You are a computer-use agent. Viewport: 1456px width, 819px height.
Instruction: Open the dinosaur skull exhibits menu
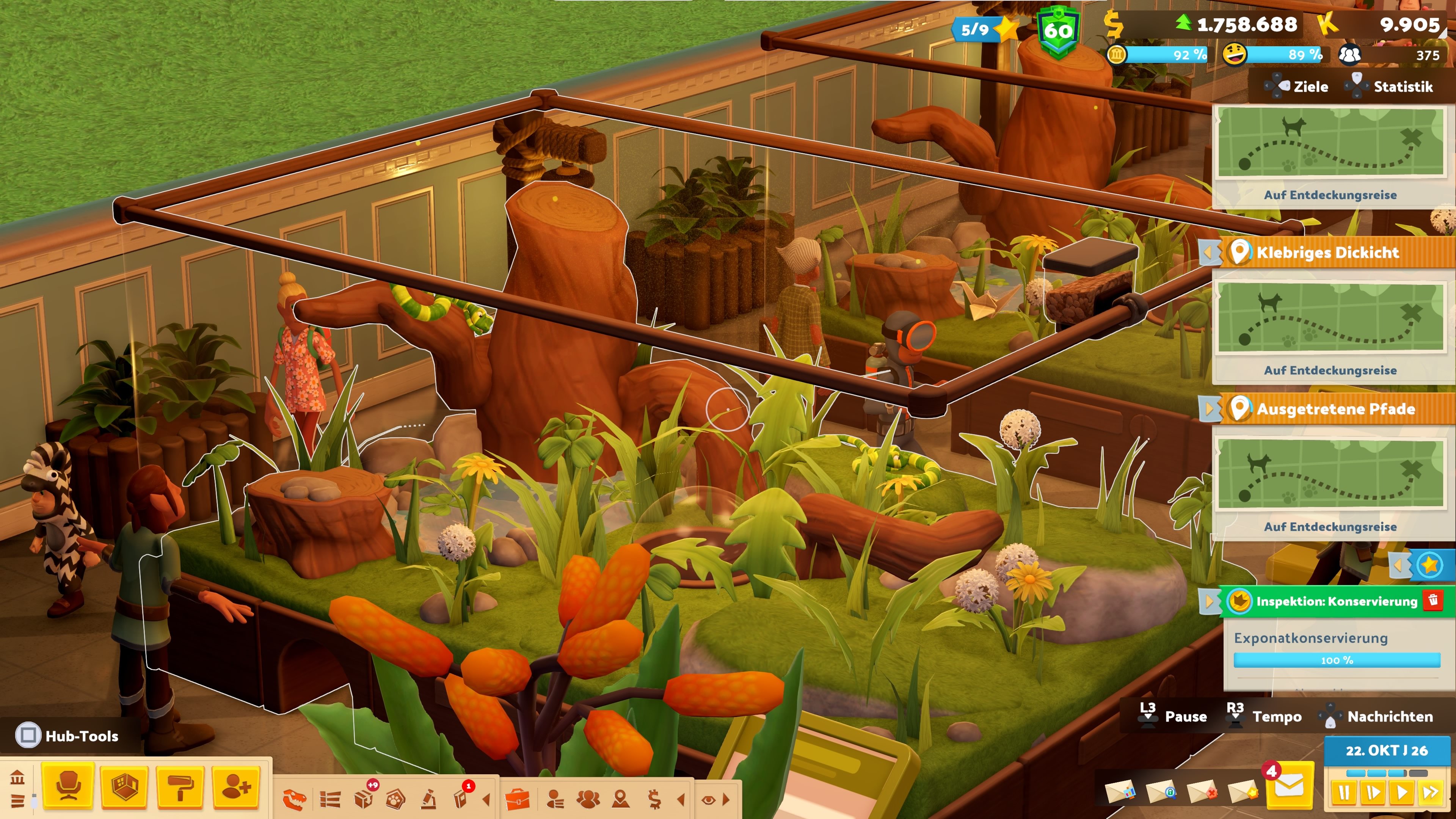pos(295,799)
